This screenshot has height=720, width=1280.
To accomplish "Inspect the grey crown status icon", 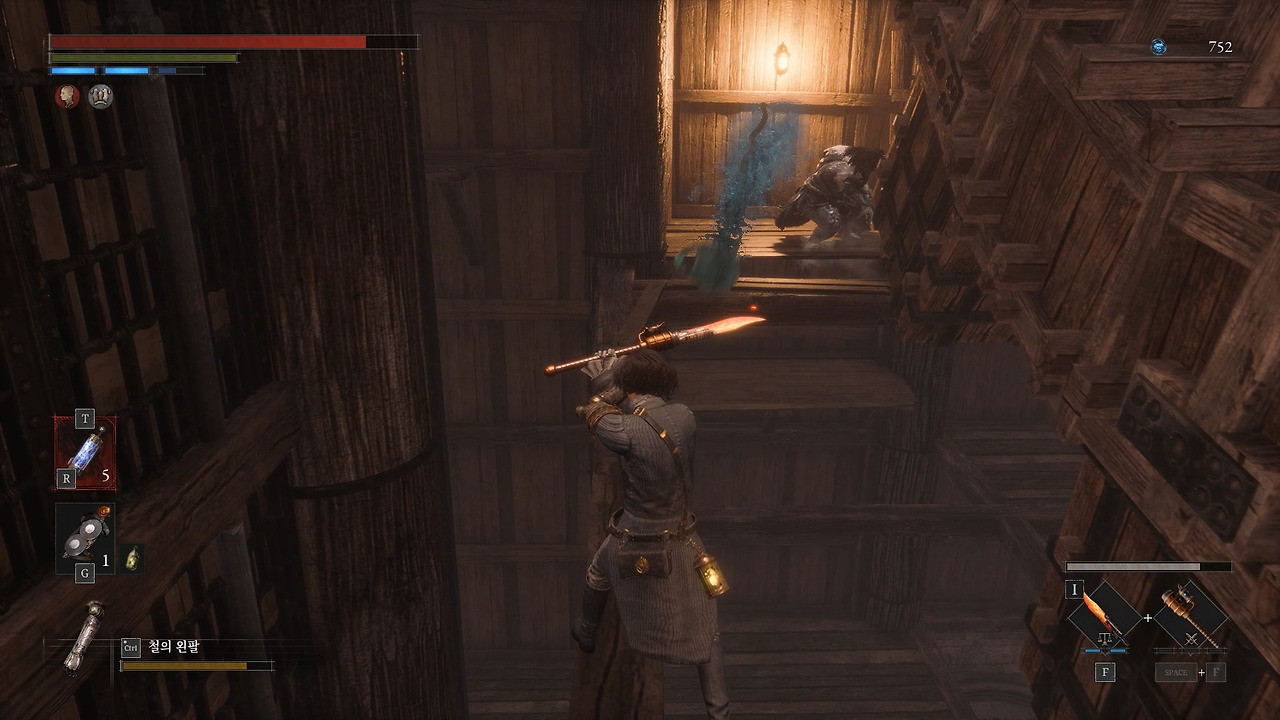I will pos(100,96).
